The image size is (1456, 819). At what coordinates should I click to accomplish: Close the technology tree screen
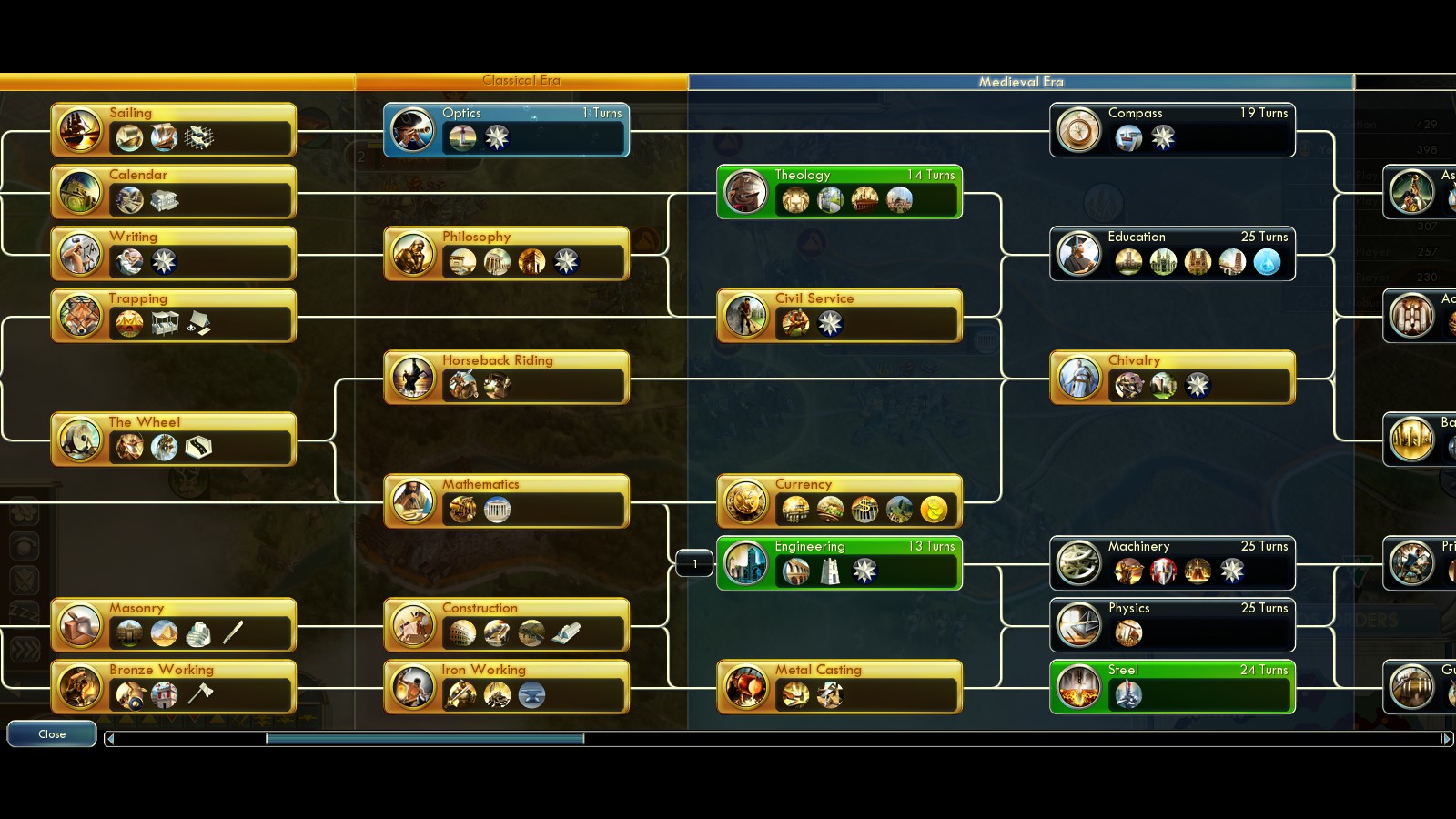[x=52, y=733]
